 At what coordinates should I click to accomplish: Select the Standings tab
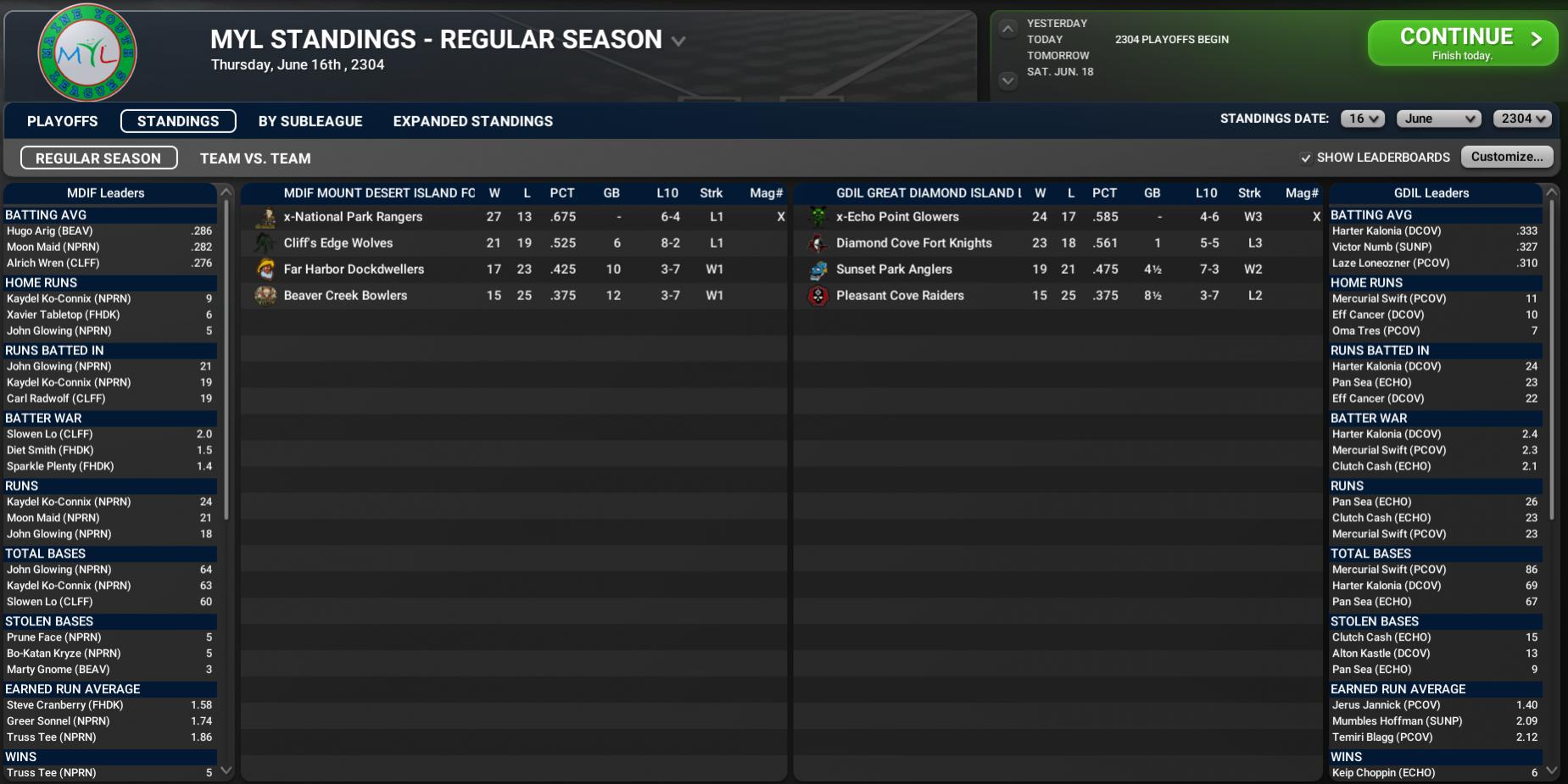(178, 121)
